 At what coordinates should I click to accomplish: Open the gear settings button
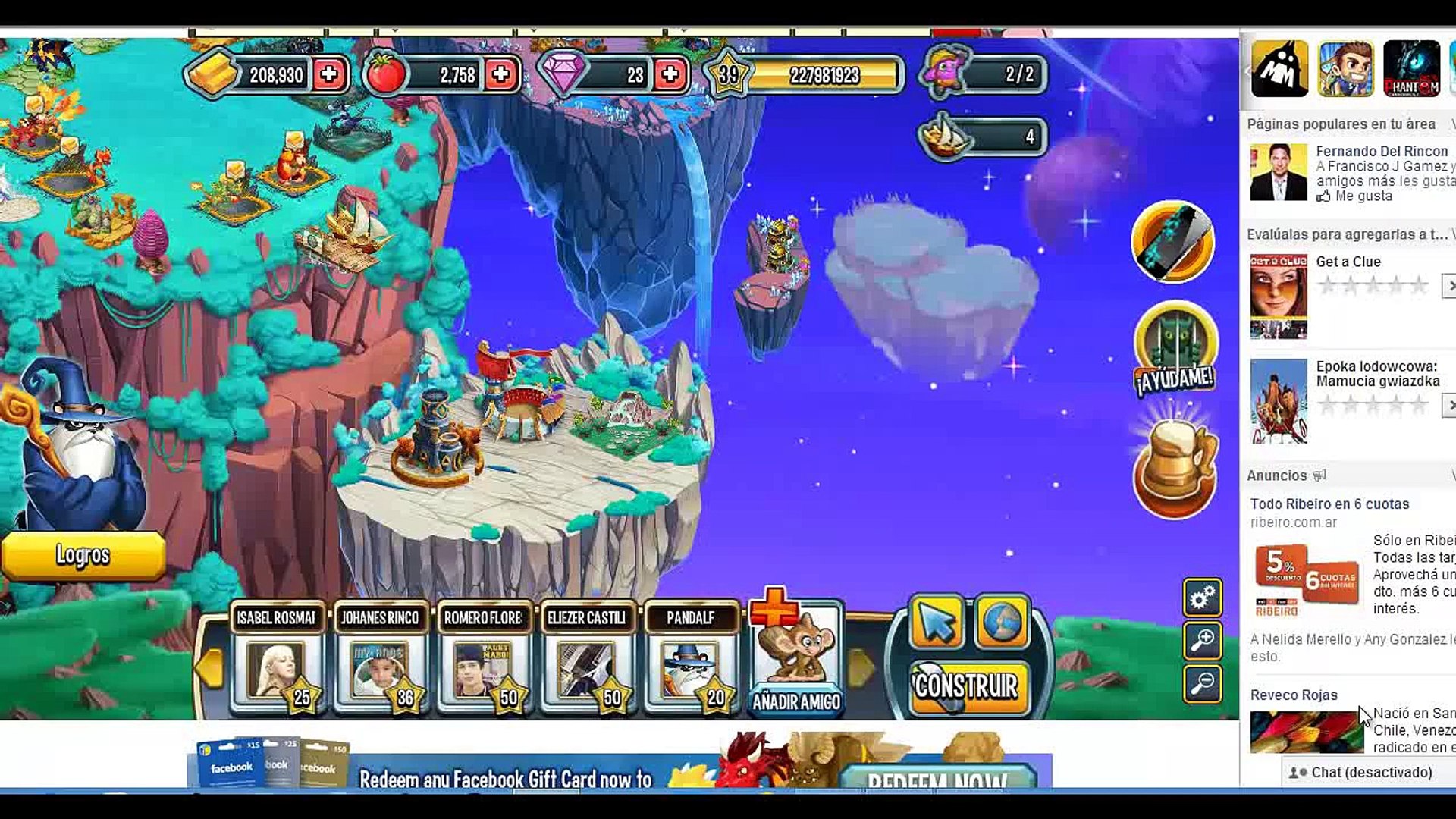pyautogui.click(x=1202, y=599)
